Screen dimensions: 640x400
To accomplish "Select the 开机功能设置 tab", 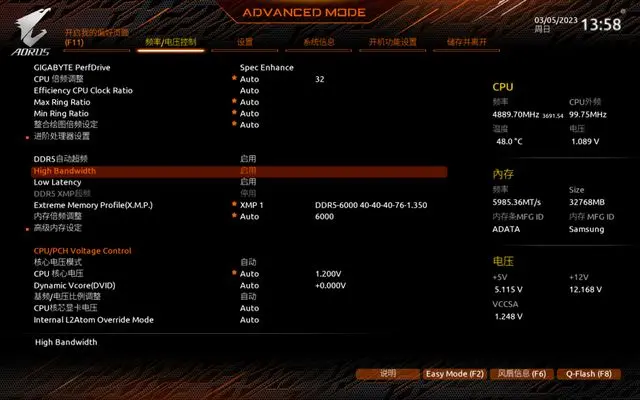I will coord(391,43).
